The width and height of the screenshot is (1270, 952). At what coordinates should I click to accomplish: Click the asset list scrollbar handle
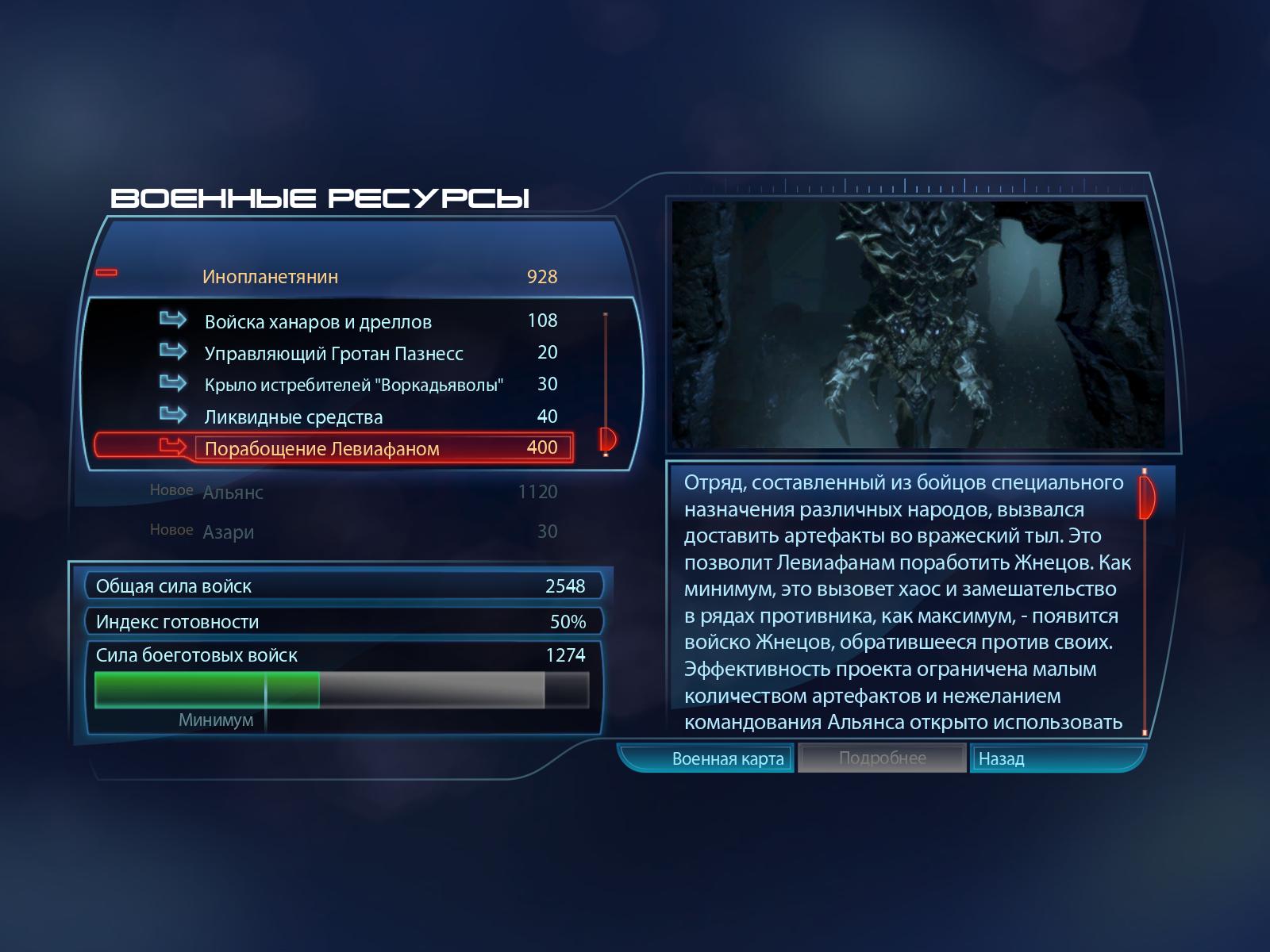[608, 438]
